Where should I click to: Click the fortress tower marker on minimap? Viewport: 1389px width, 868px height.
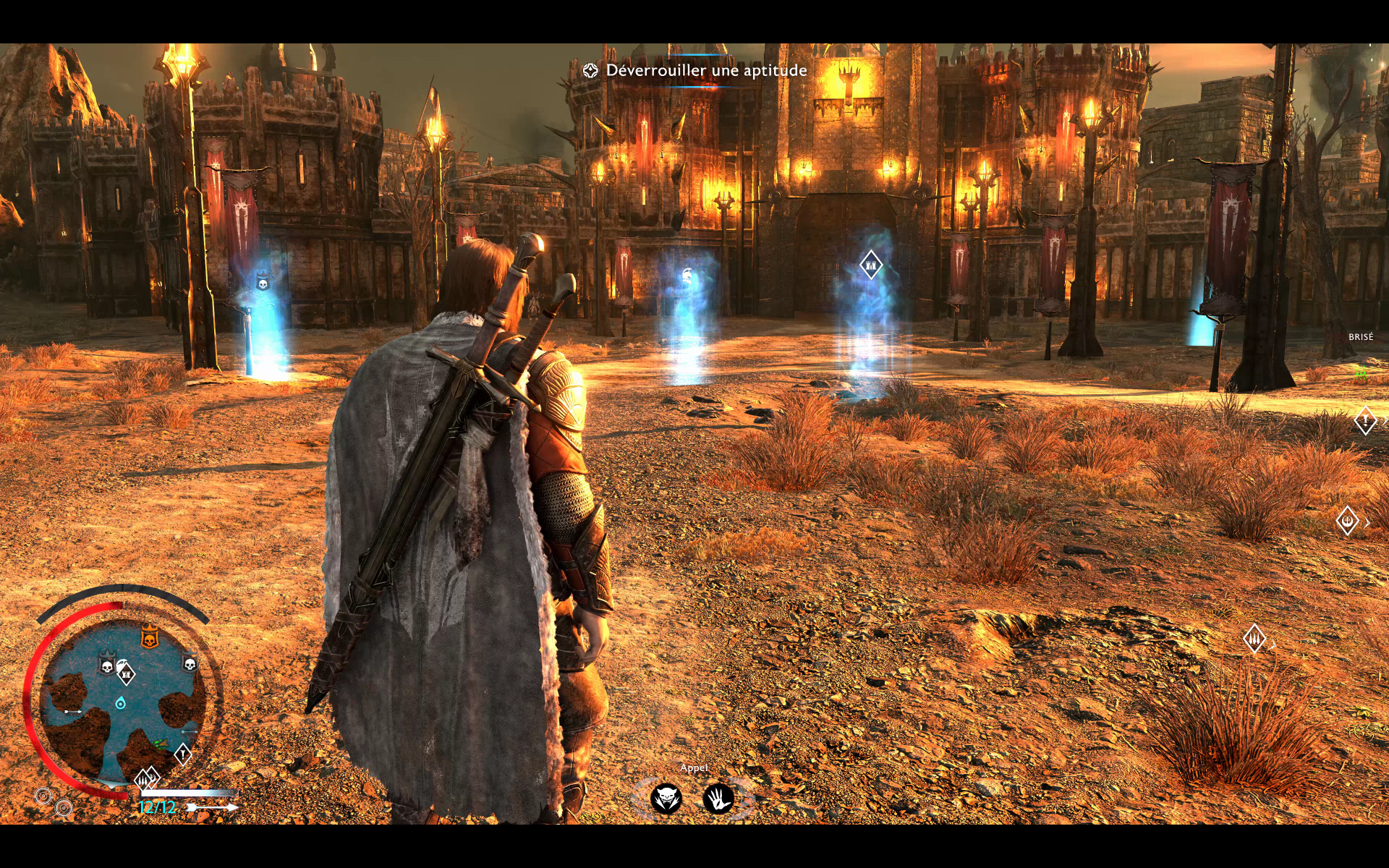coord(127,675)
